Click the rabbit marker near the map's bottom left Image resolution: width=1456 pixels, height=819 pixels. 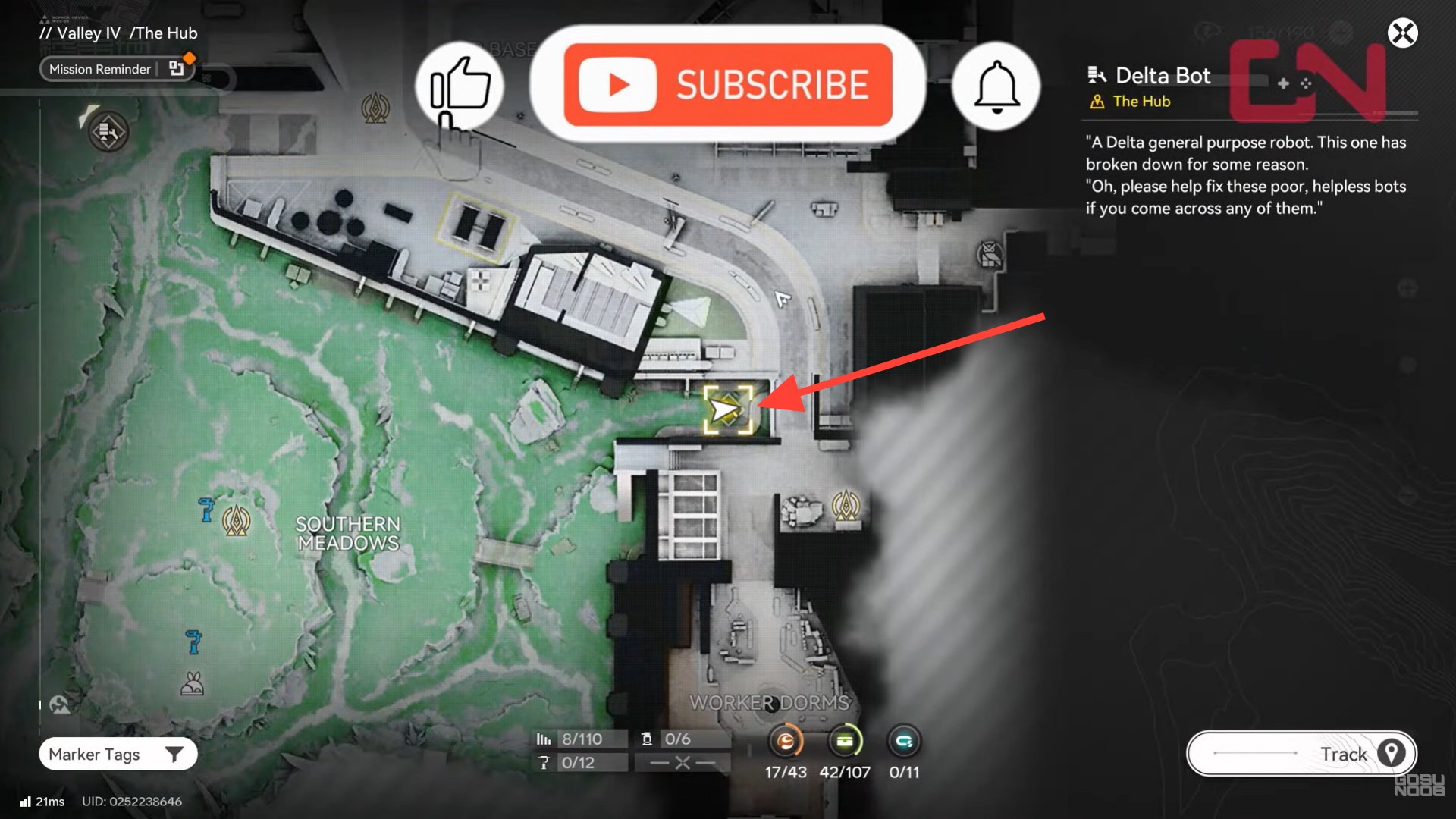[192, 683]
